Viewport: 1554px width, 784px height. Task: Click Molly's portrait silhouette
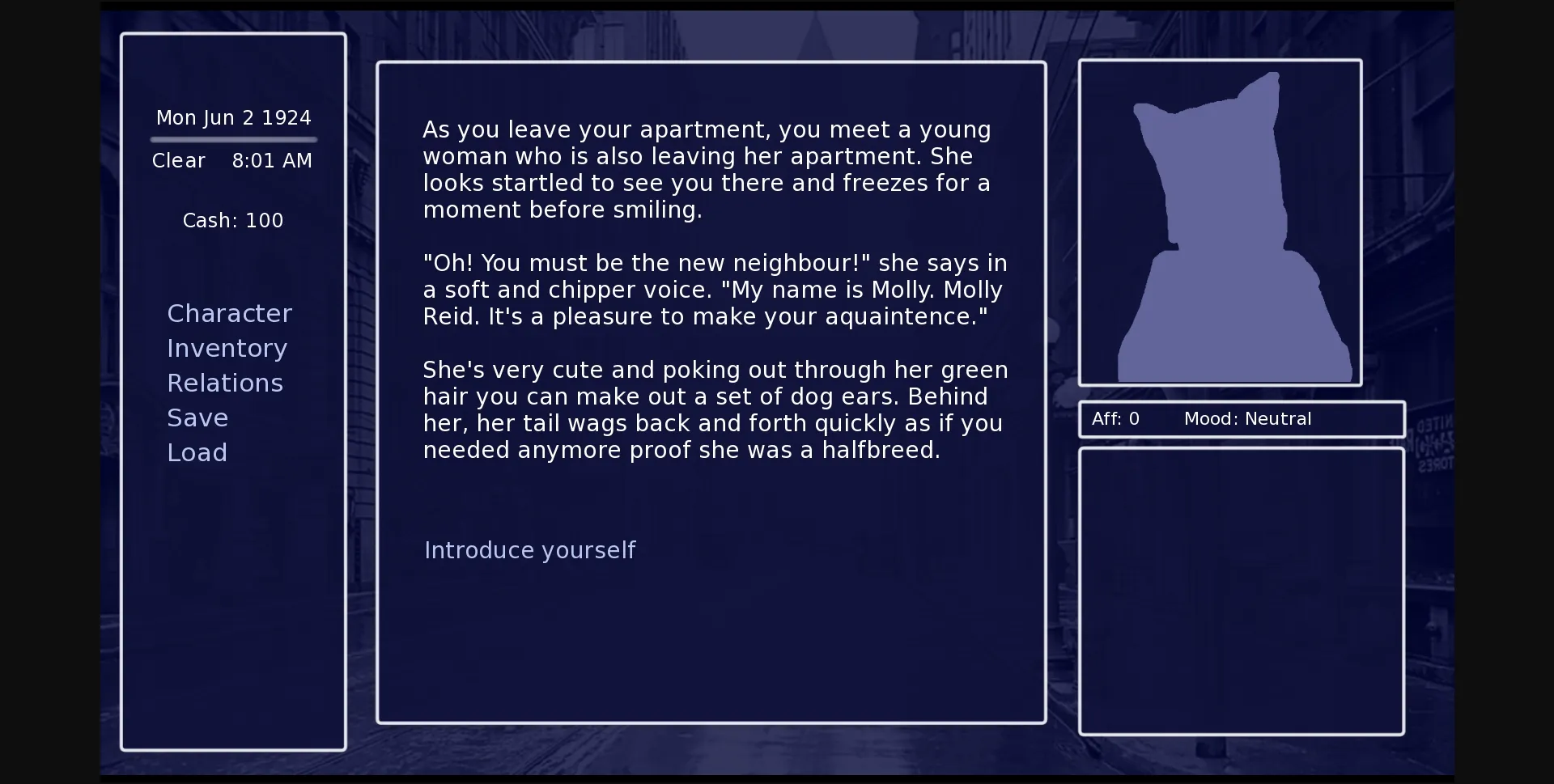point(1219,227)
